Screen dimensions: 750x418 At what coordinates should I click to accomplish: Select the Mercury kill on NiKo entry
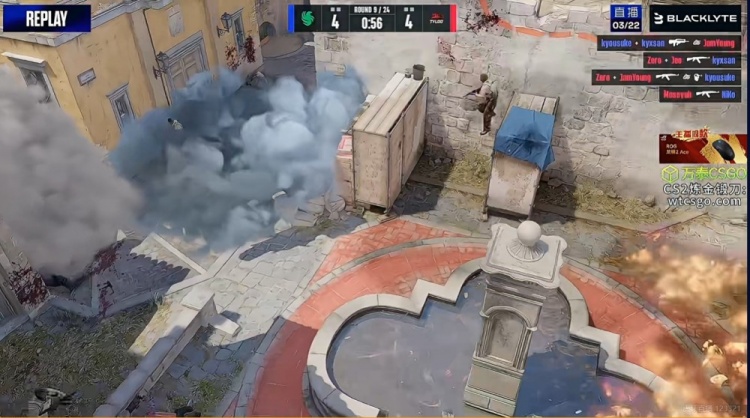700,94
